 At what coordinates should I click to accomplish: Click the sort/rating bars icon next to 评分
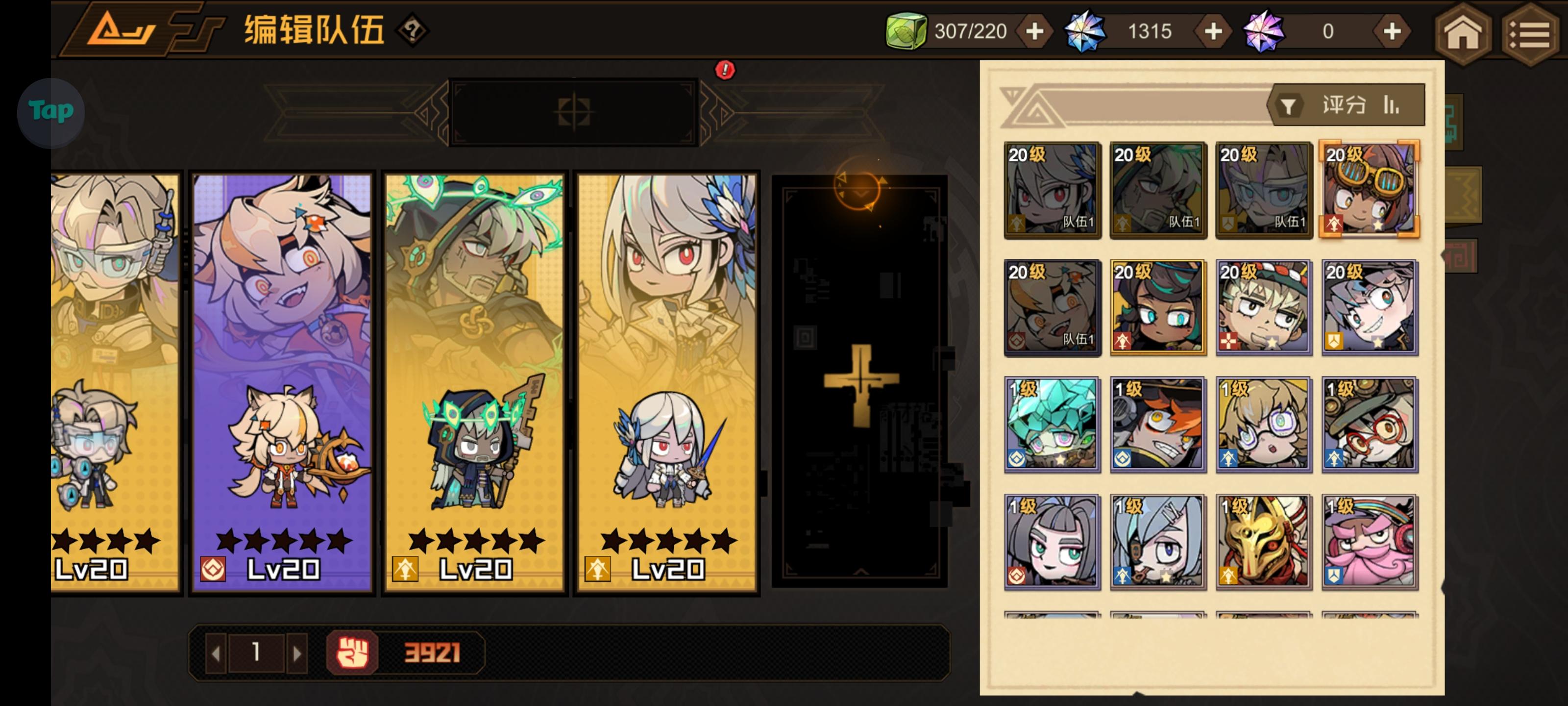[x=1392, y=104]
